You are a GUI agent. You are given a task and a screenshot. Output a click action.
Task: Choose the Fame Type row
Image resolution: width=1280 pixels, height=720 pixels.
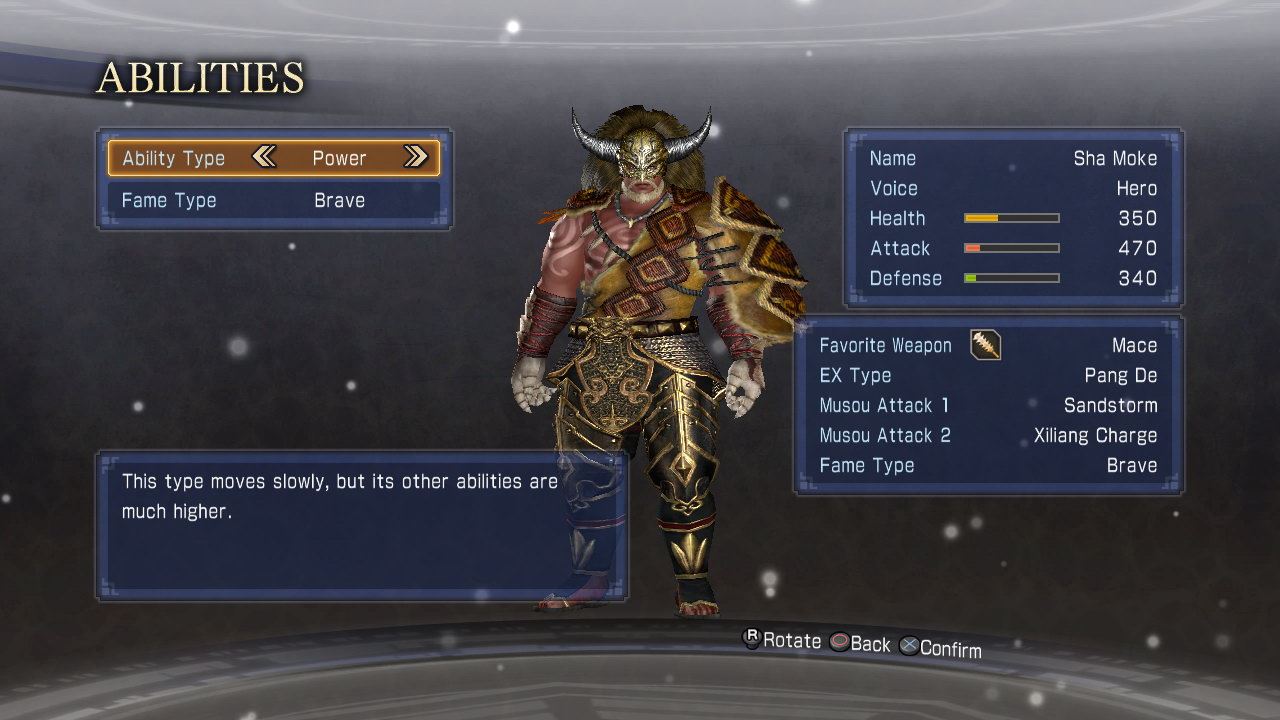coord(273,201)
